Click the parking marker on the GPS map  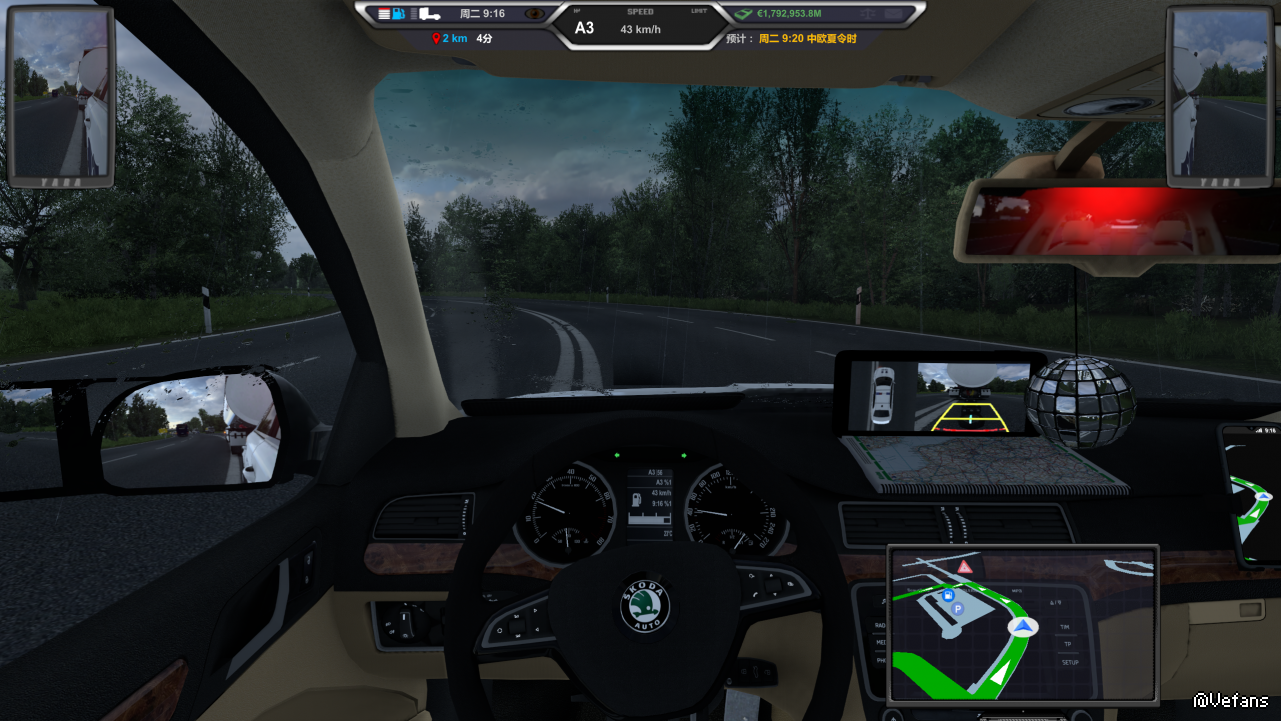[x=956, y=608]
